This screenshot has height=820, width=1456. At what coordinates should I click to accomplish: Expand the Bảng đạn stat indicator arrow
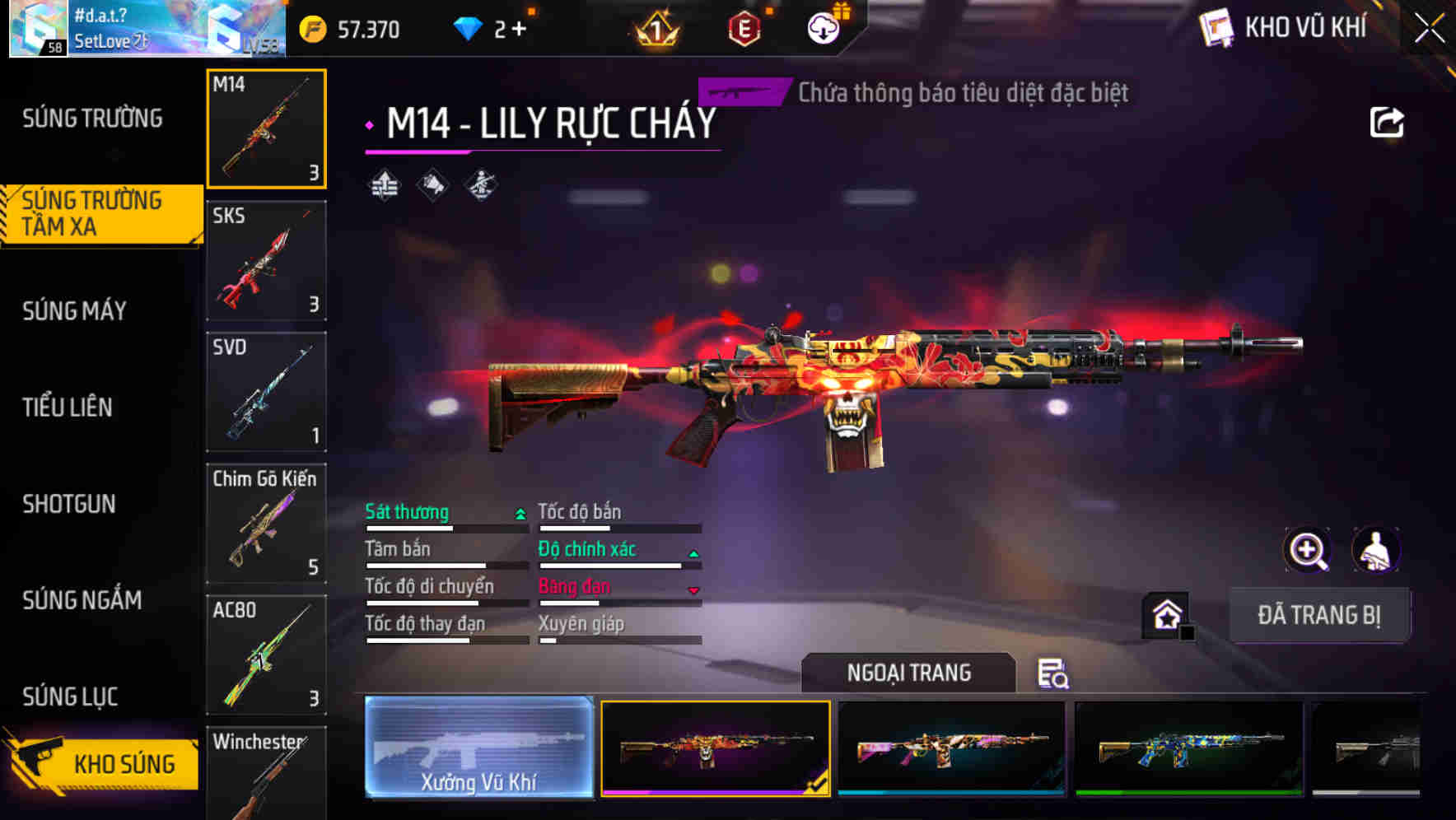click(x=694, y=589)
